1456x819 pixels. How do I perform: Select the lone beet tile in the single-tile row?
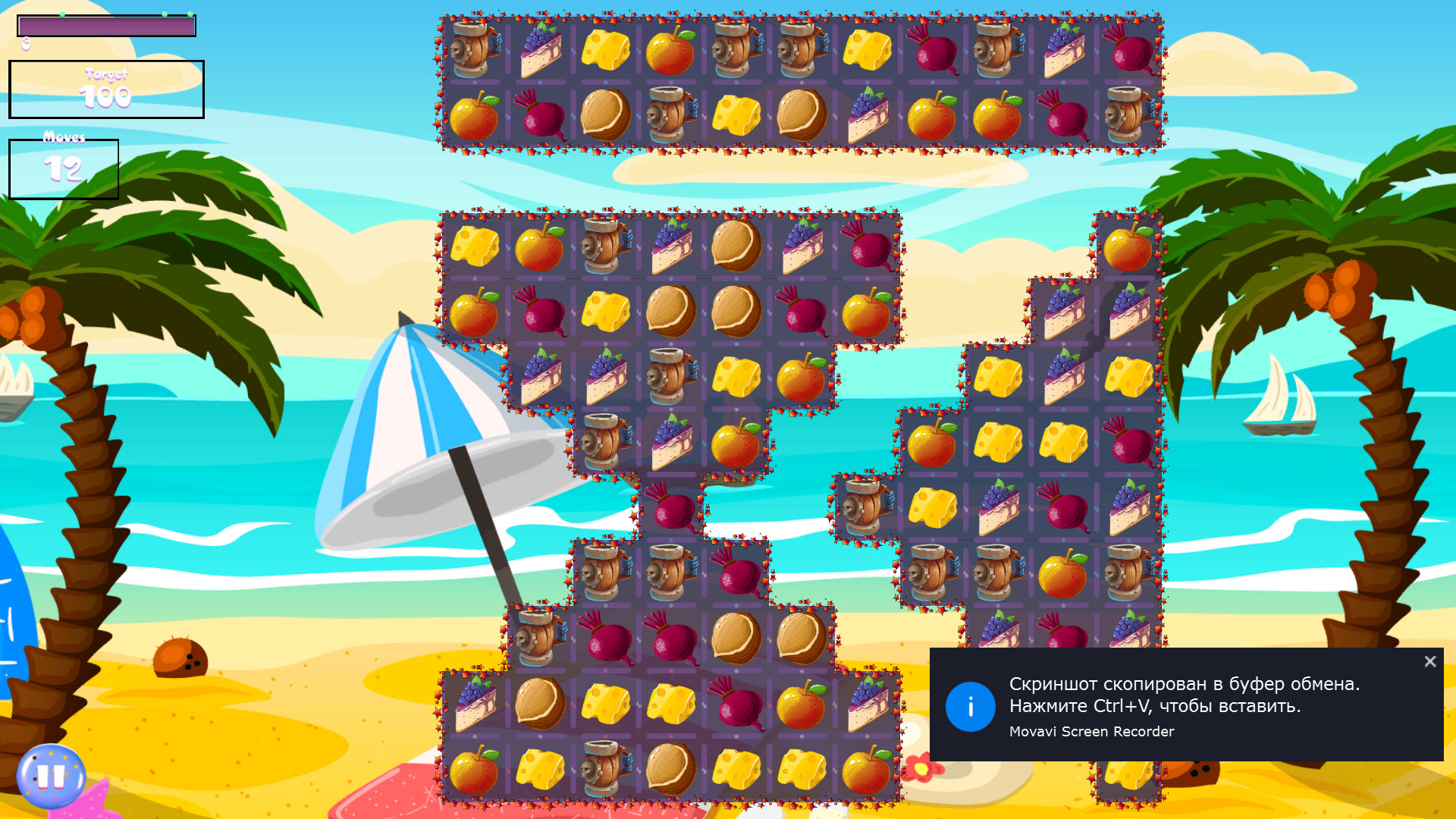point(672,508)
